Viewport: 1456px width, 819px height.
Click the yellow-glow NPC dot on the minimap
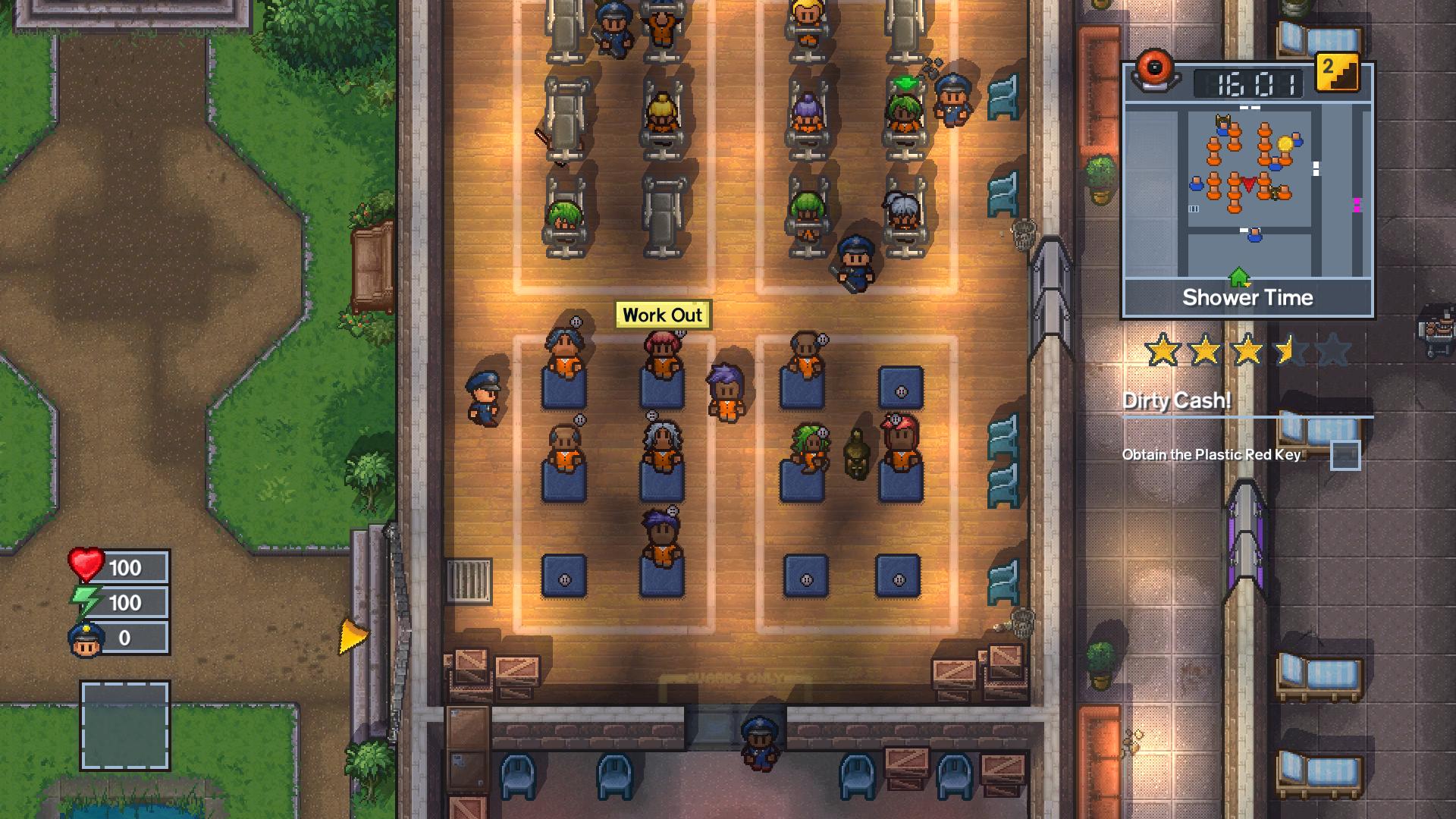coord(1285,146)
